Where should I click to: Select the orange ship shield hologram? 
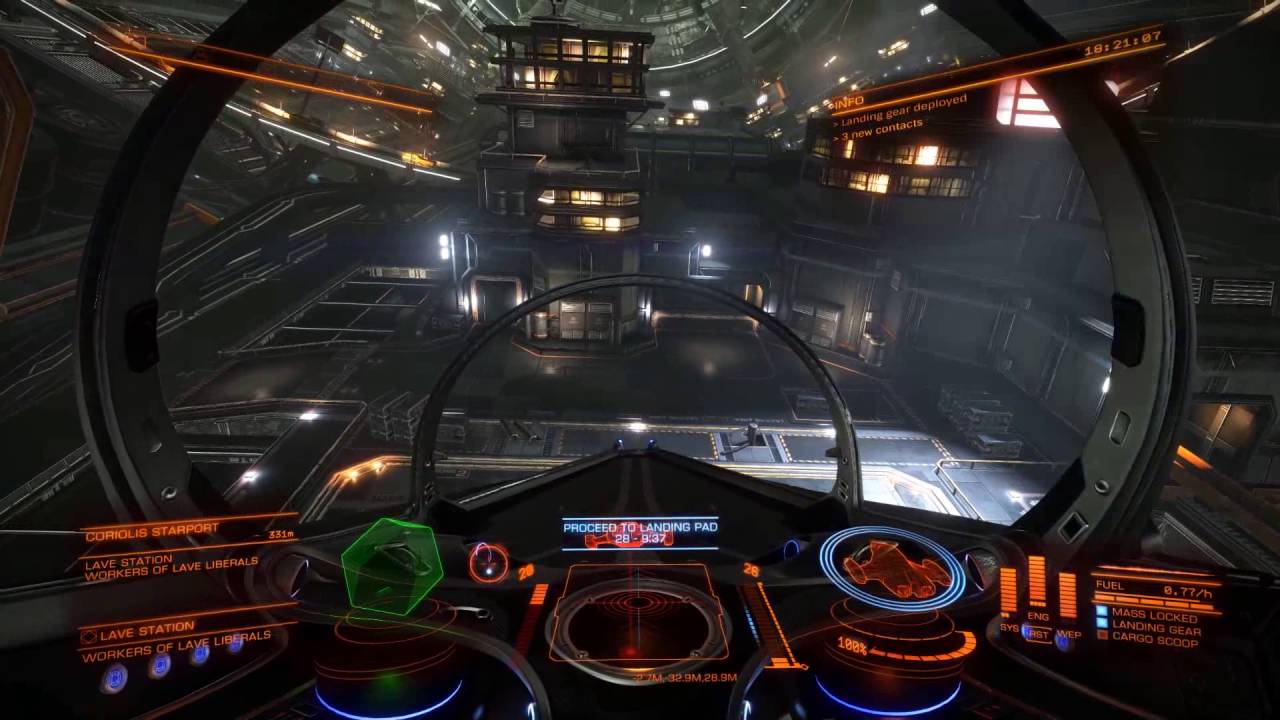892,567
